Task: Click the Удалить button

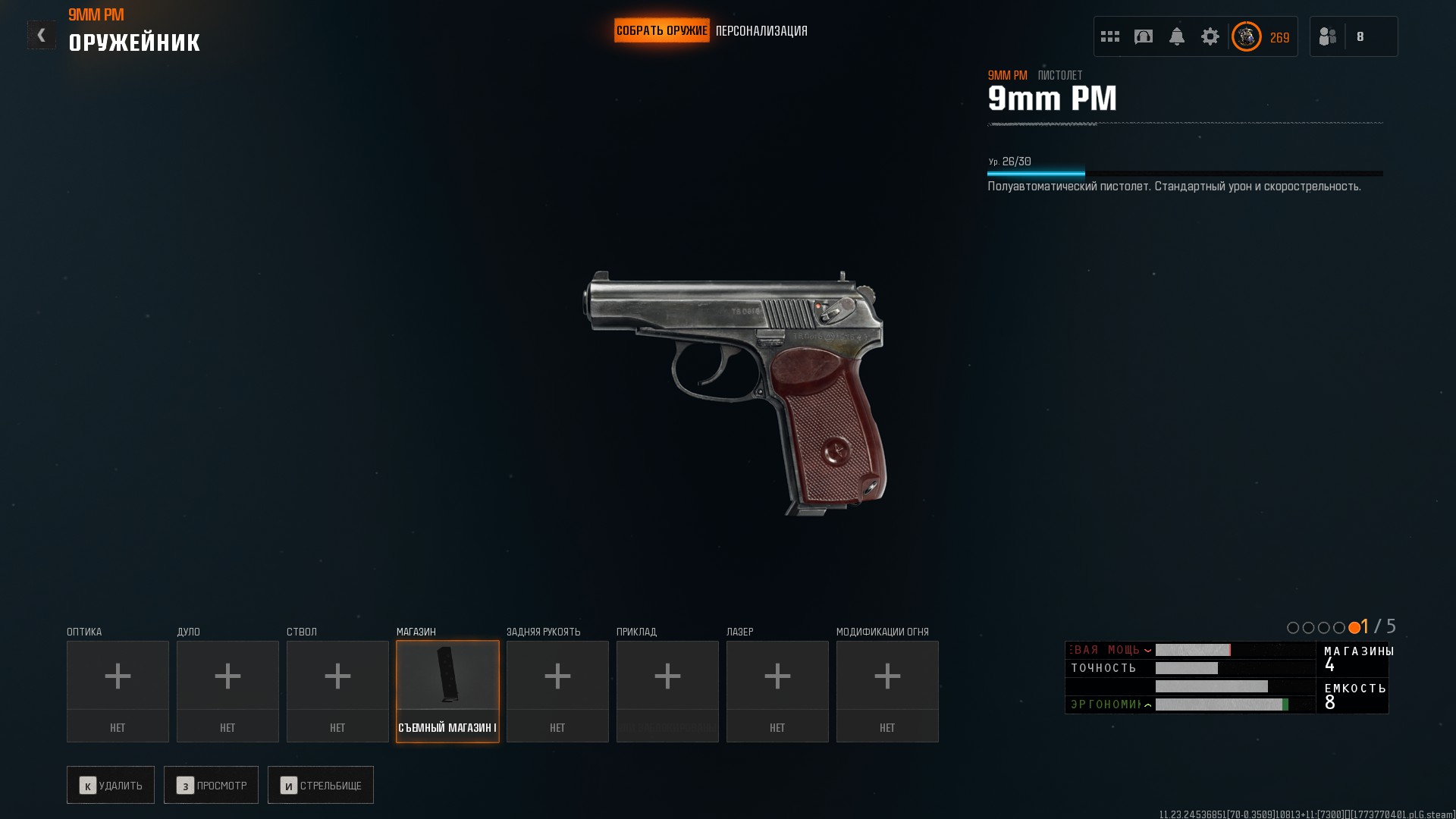Action: pyautogui.click(x=111, y=785)
